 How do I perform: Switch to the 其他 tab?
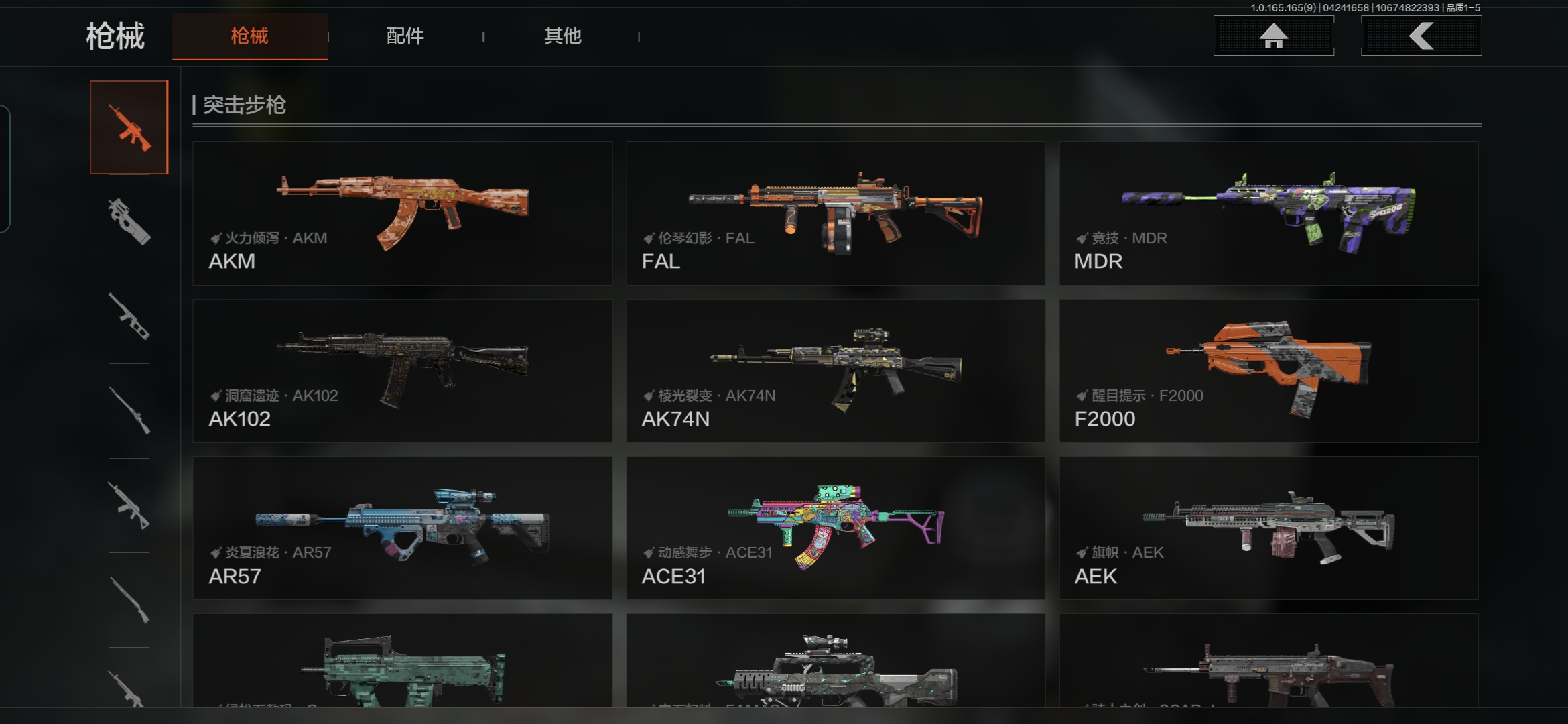pyautogui.click(x=562, y=36)
